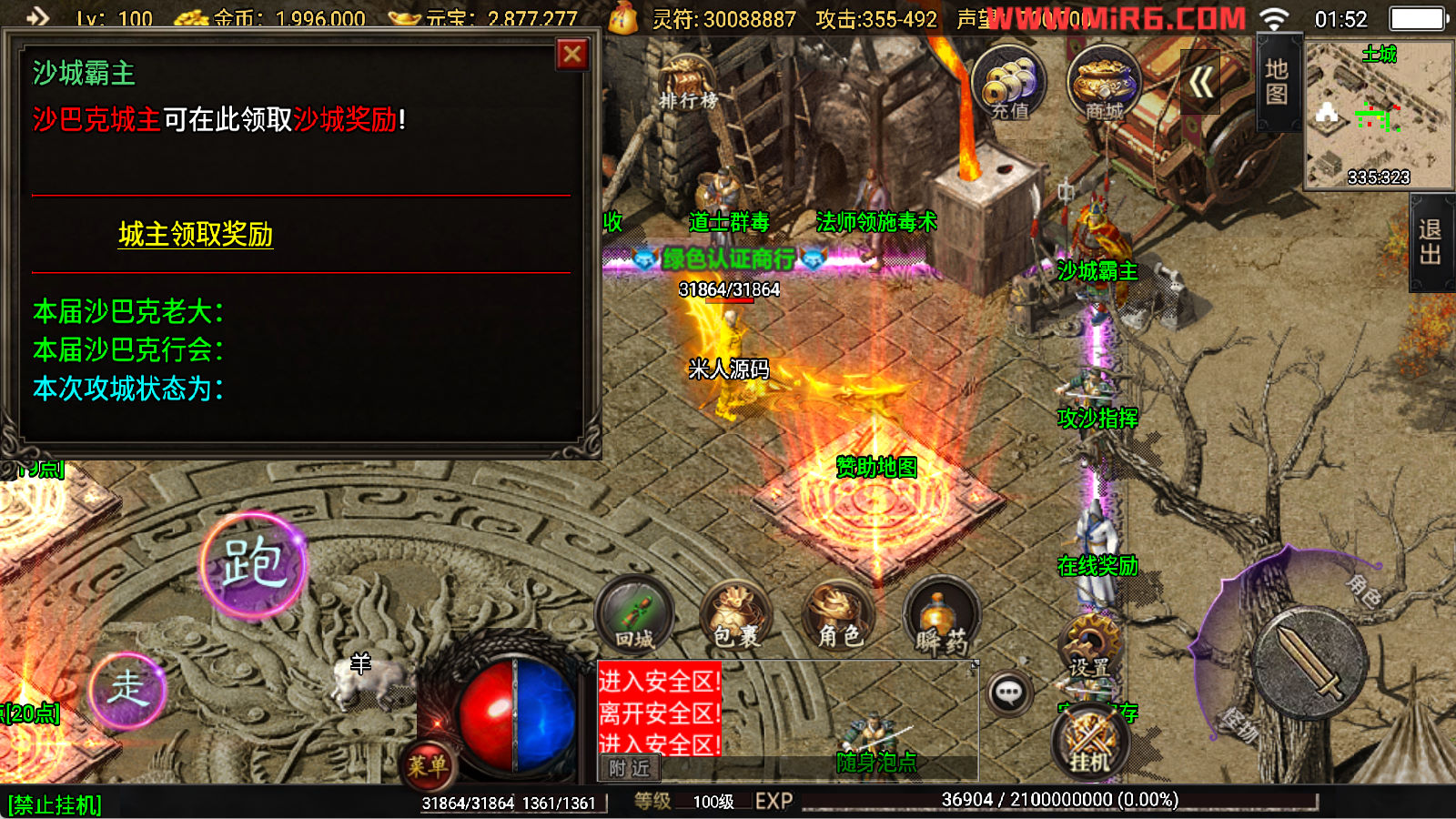The height and width of the screenshot is (819, 1456).
Task: Click the minimap of 土城
Action: pyautogui.click(x=1379, y=115)
